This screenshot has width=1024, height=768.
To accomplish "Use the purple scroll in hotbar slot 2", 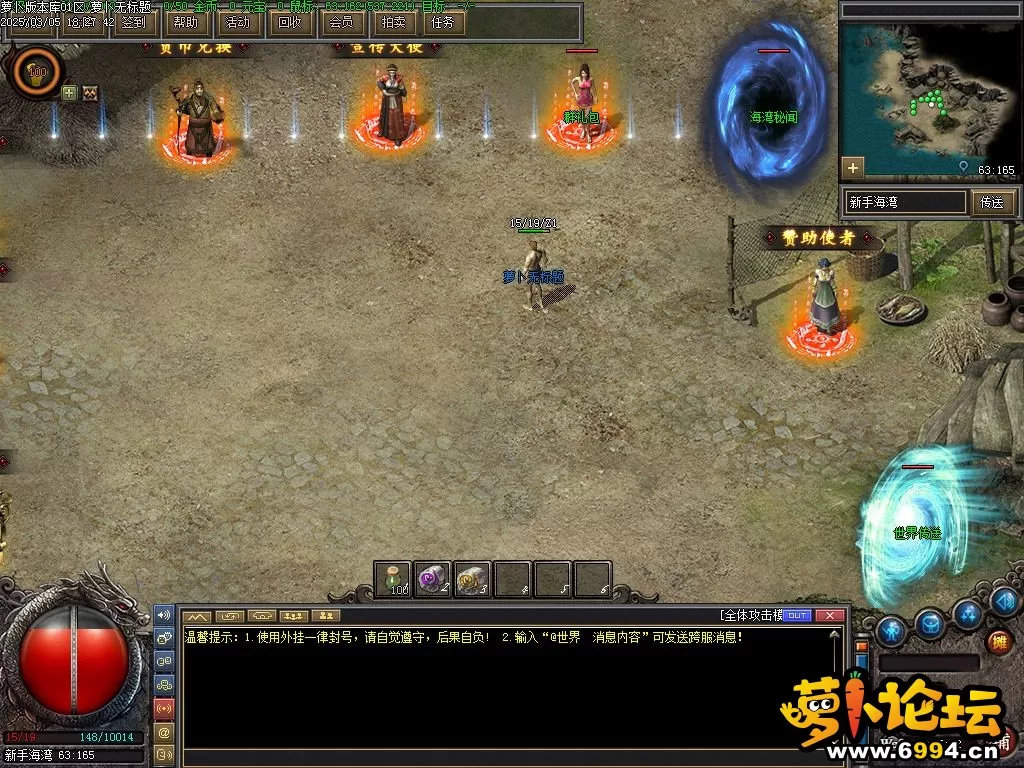I will pos(433,579).
